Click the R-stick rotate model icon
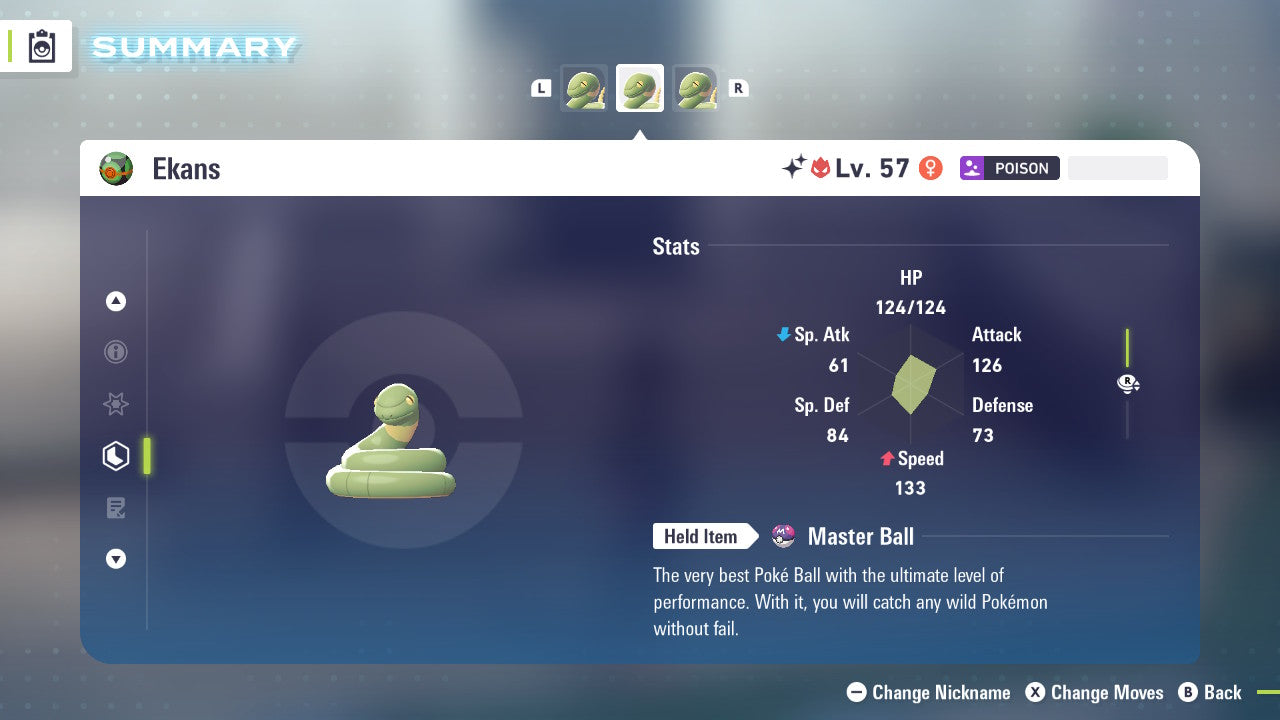The image size is (1280, 720). coord(1128,383)
